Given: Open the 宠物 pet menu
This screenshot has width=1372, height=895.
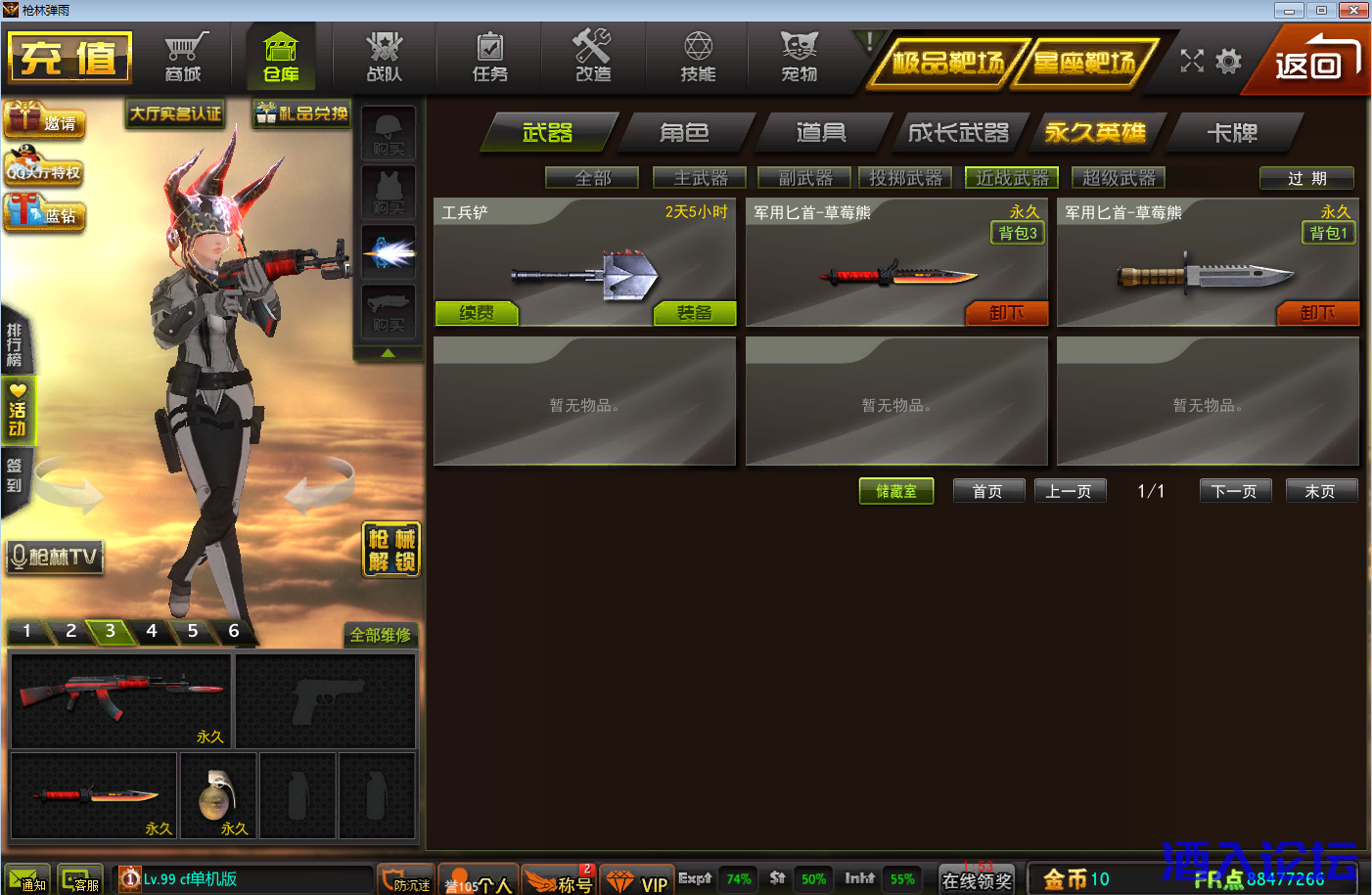Looking at the screenshot, I should click(x=799, y=58).
